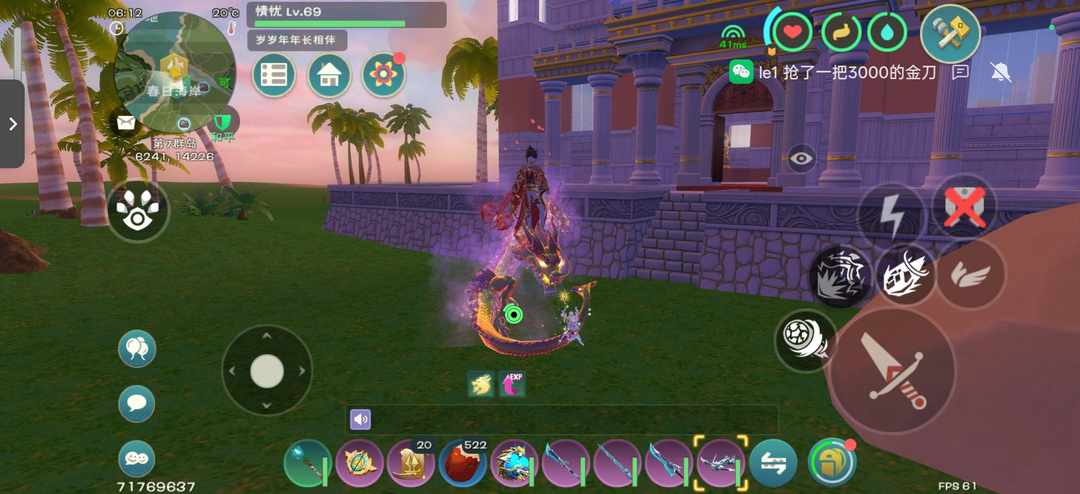The height and width of the screenshot is (494, 1080).
Task: Tap the pet paw button
Action: (x=138, y=210)
